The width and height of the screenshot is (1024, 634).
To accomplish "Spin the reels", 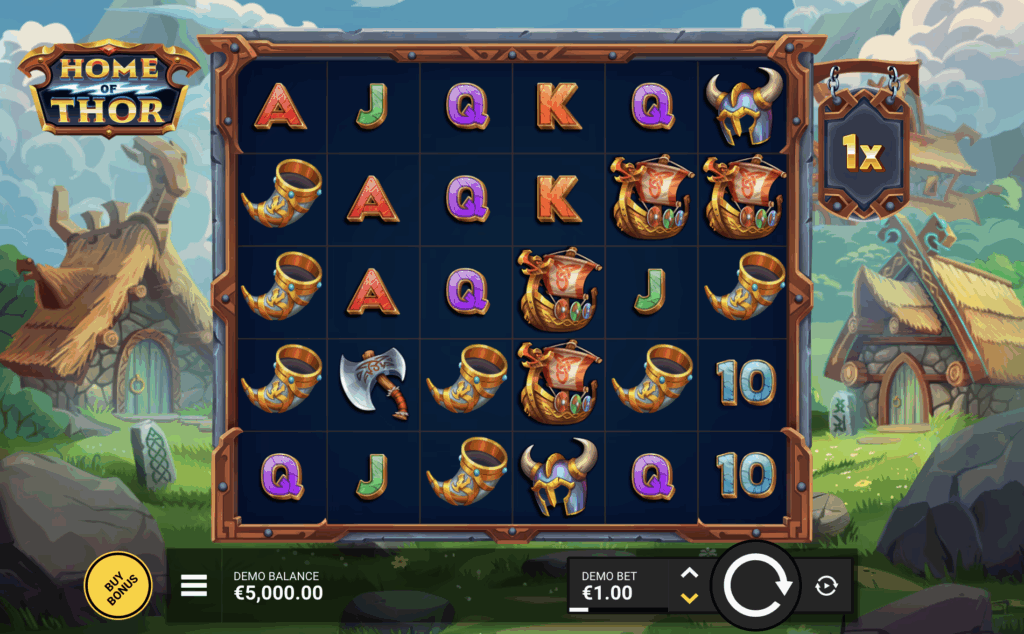I will [x=757, y=585].
